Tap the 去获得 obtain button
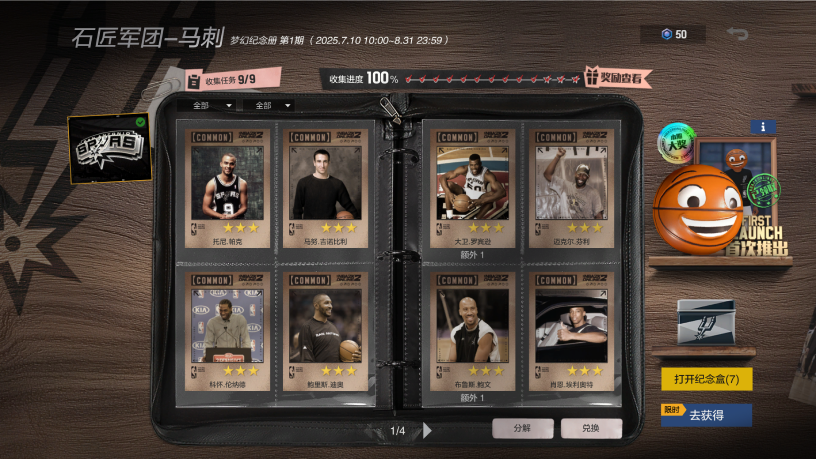Image resolution: width=816 pixels, height=459 pixels. [706, 415]
